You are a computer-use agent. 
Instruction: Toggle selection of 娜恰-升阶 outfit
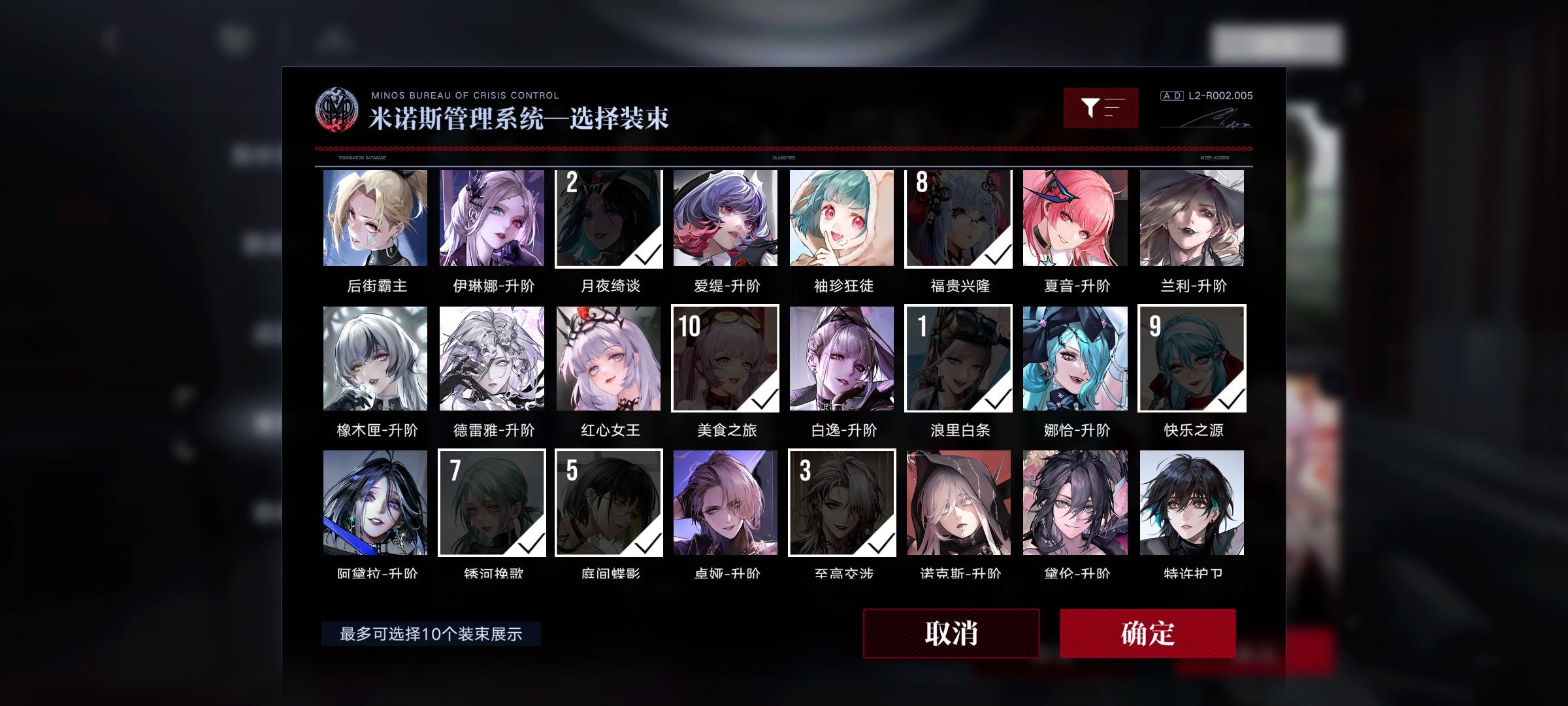[x=1075, y=358]
